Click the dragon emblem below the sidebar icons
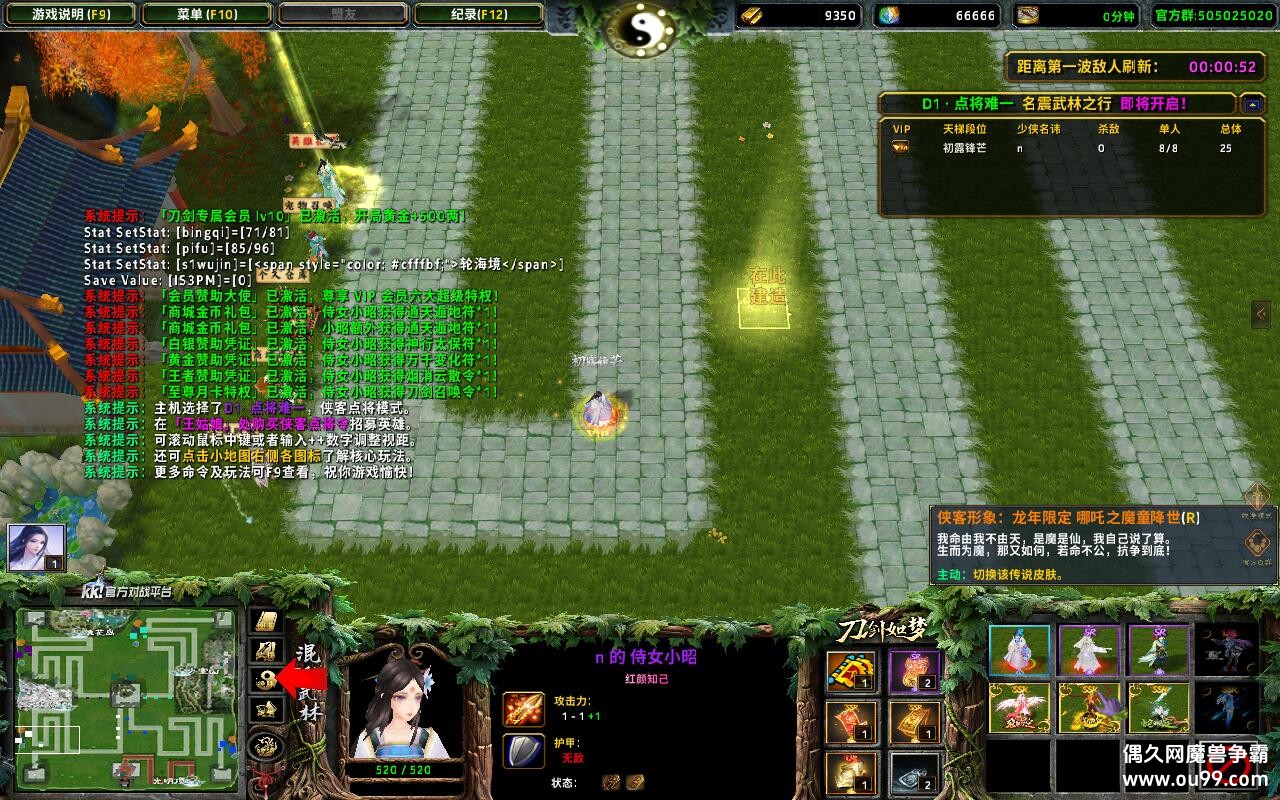 [266, 745]
